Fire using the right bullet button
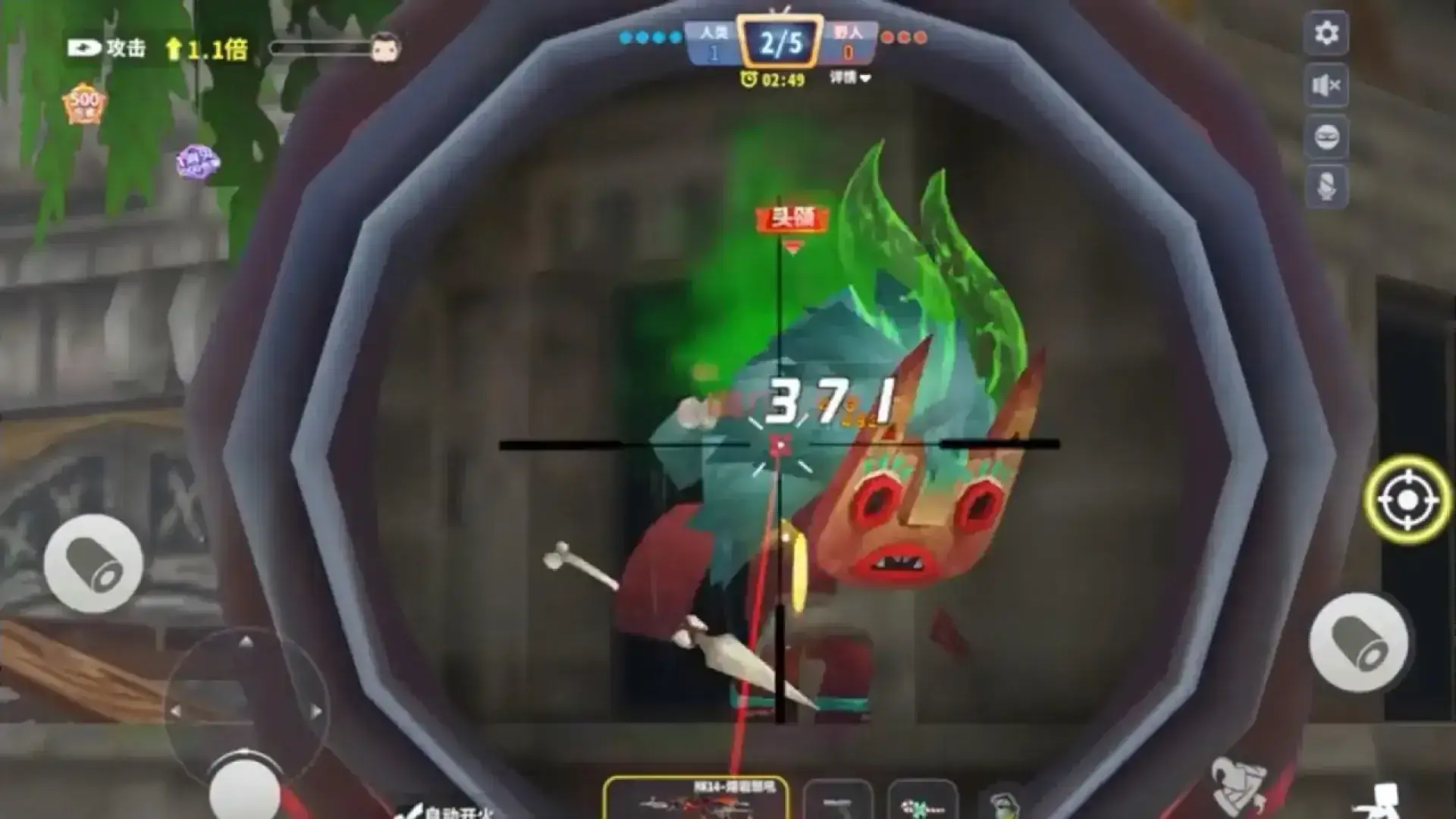1456x819 pixels. pyautogui.click(x=1358, y=642)
